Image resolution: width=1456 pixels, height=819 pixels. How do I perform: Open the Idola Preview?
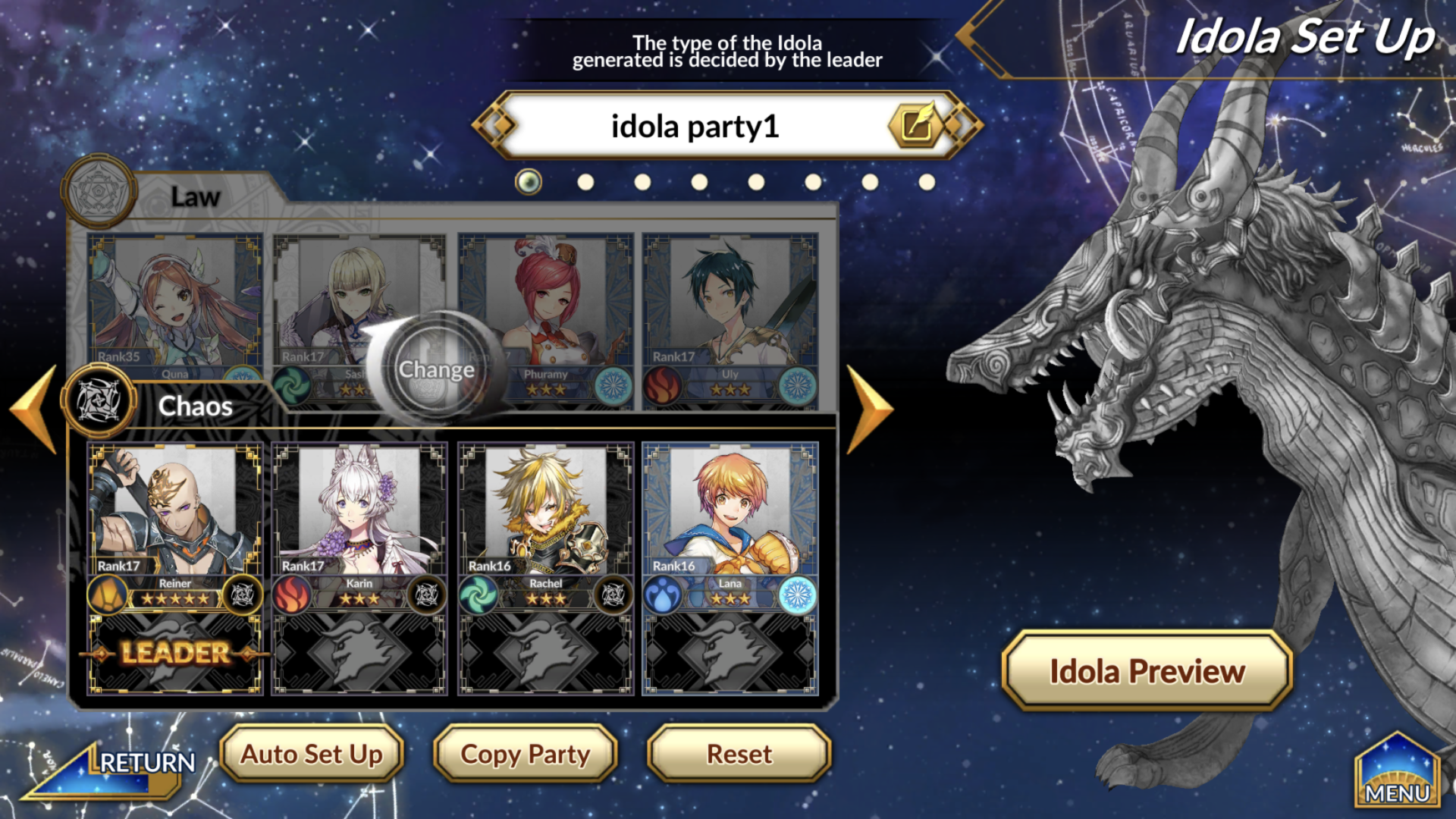1147,671
